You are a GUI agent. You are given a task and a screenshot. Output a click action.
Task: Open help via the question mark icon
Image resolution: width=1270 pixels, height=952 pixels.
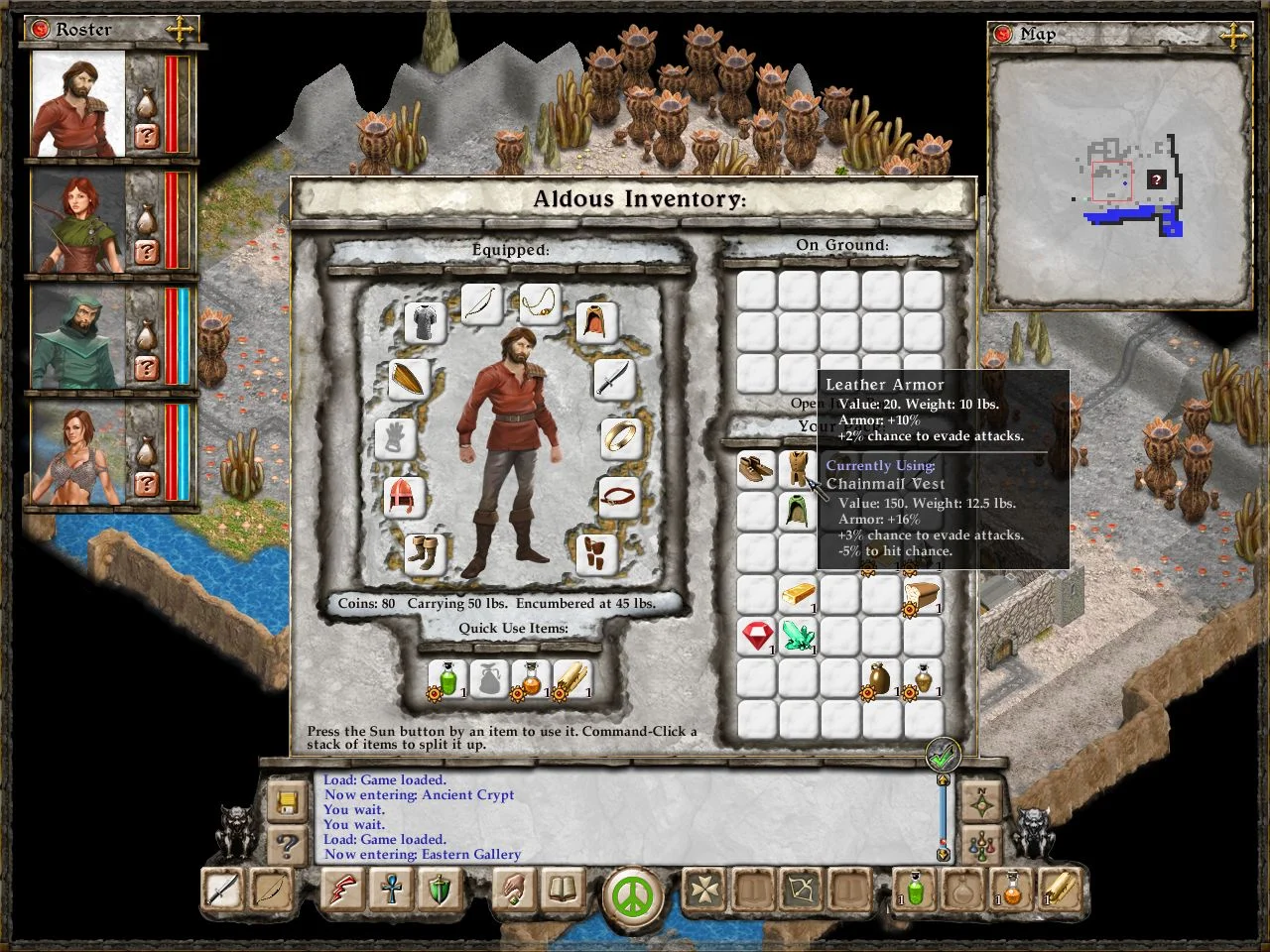point(287,845)
